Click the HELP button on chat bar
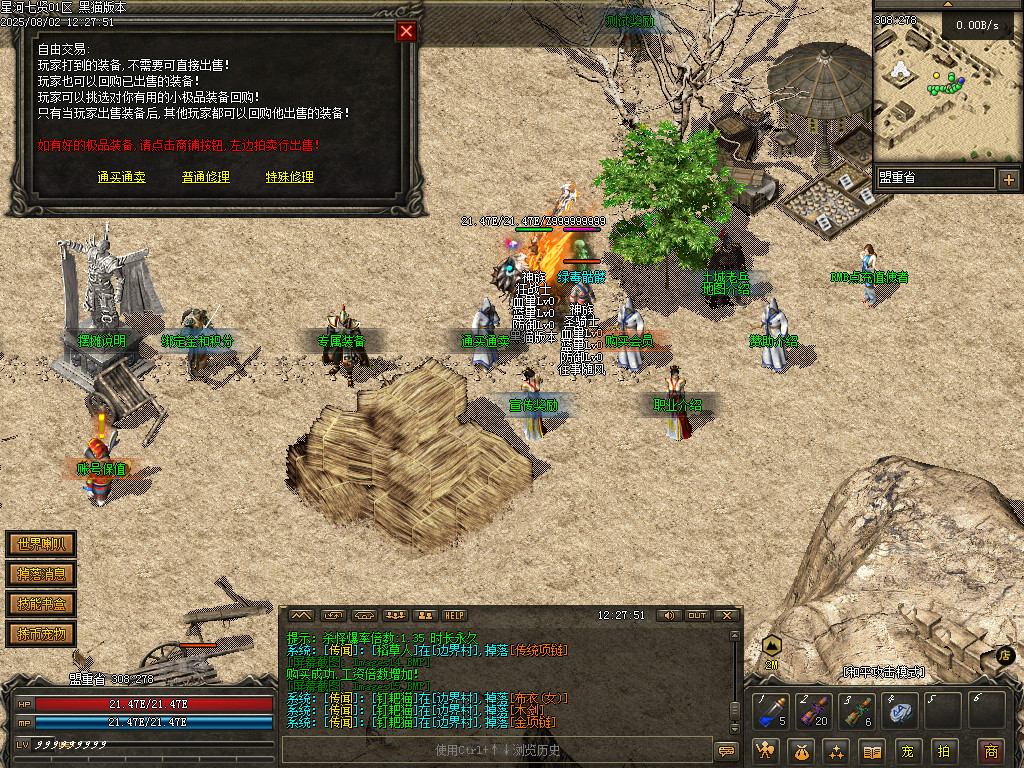 tap(455, 615)
